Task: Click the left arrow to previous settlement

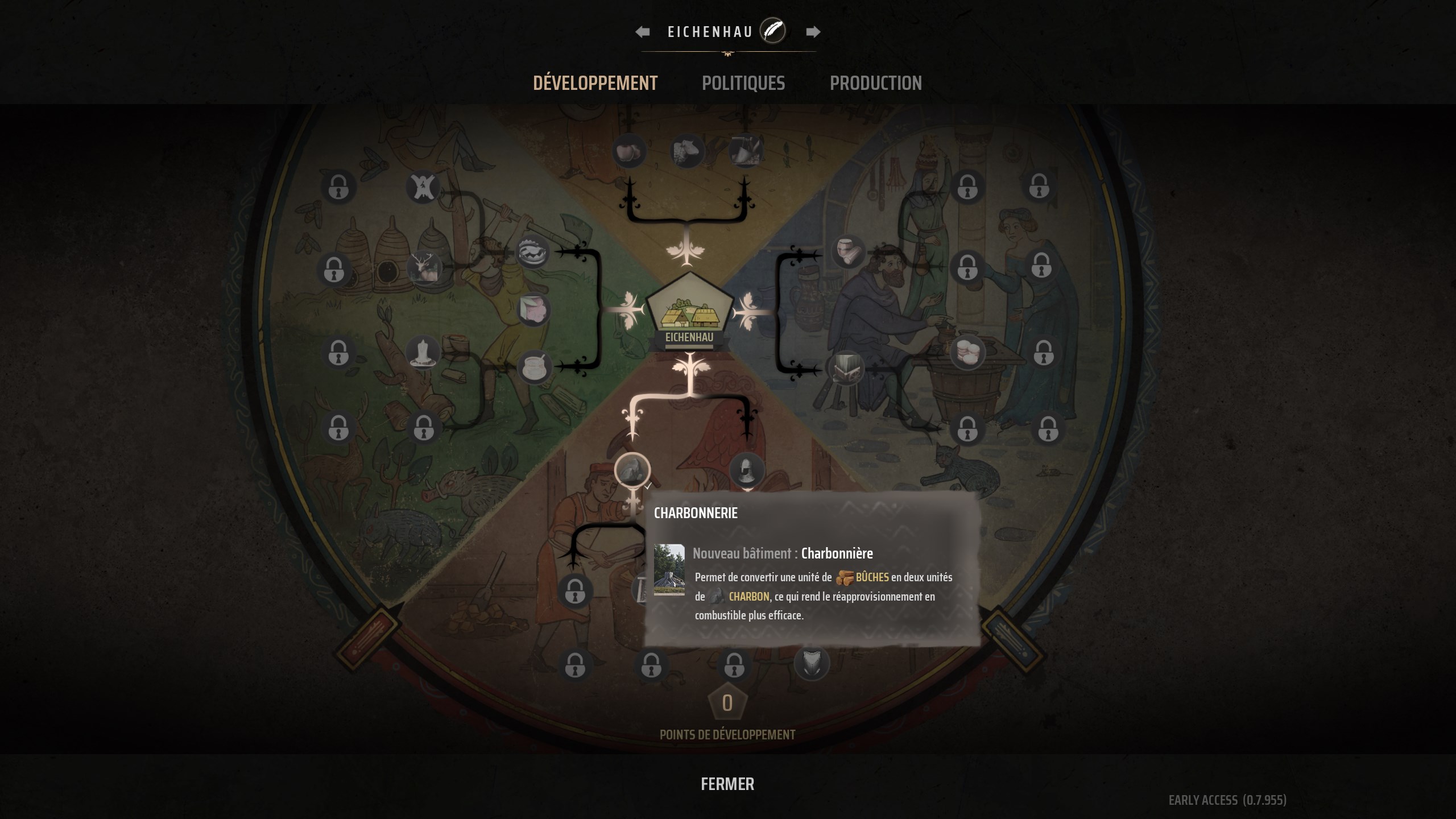Action: [x=642, y=31]
